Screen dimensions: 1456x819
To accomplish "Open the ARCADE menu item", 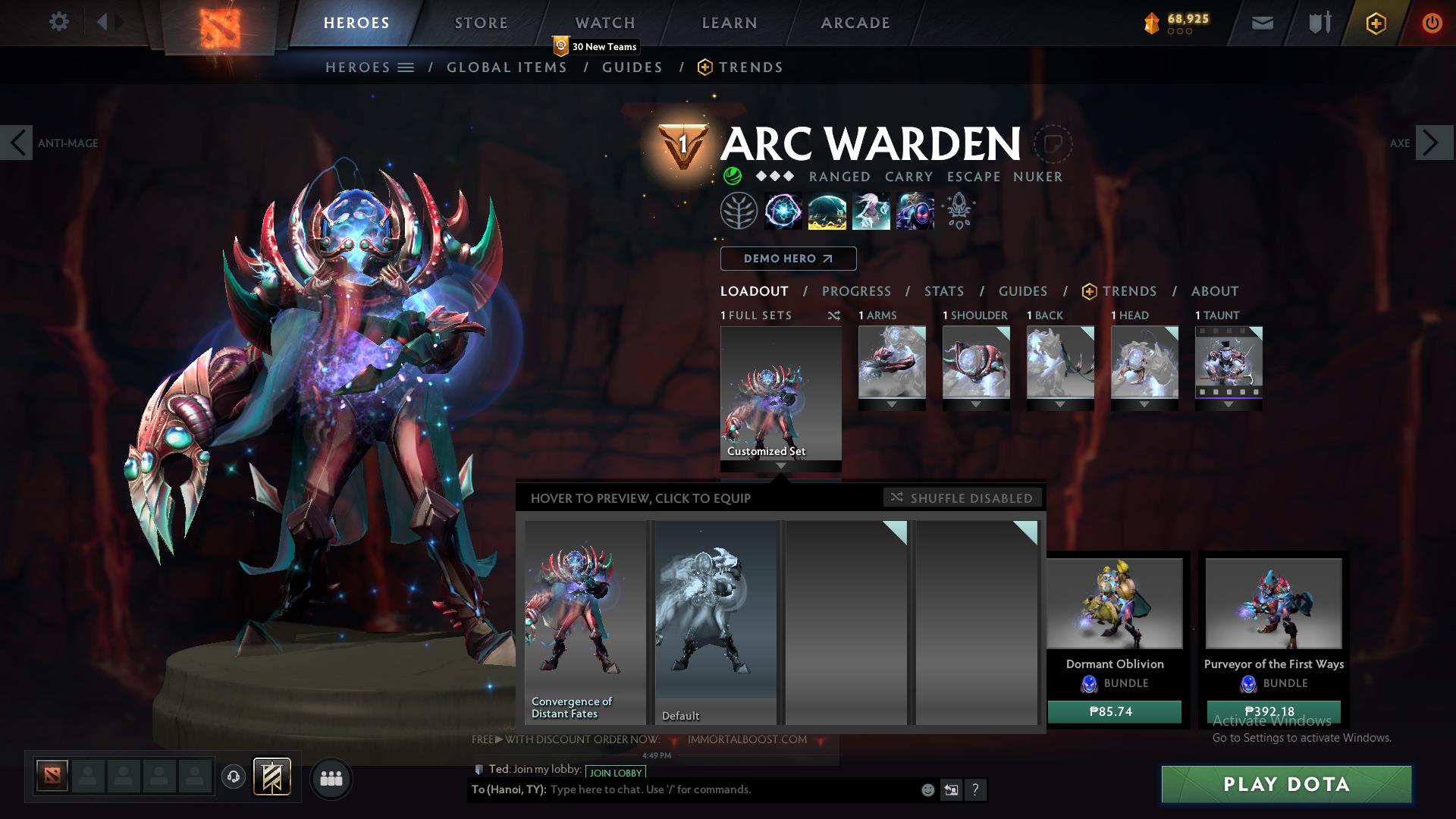I will click(855, 23).
